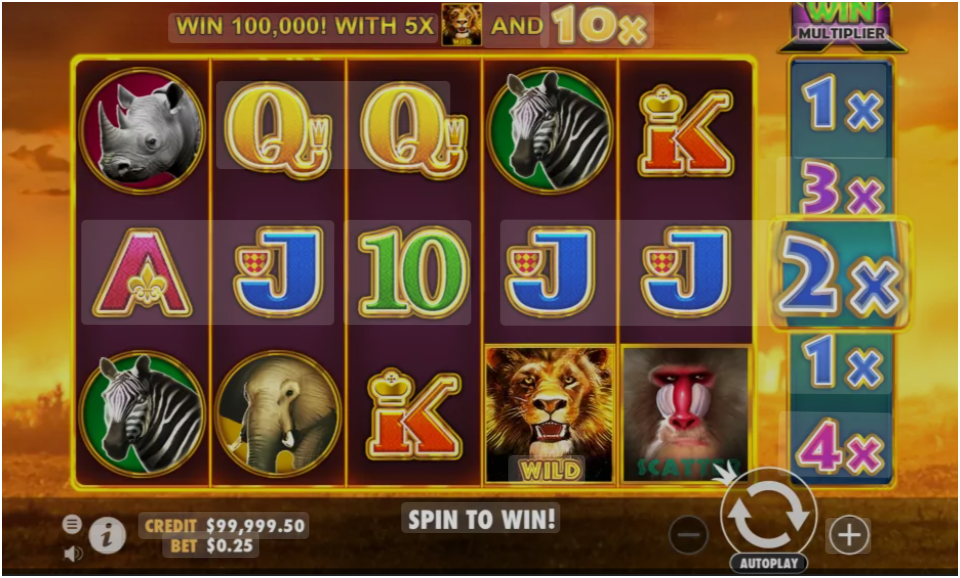Decrease the bet with the minus button
Viewport: 960px width, 578px height.
688,535
